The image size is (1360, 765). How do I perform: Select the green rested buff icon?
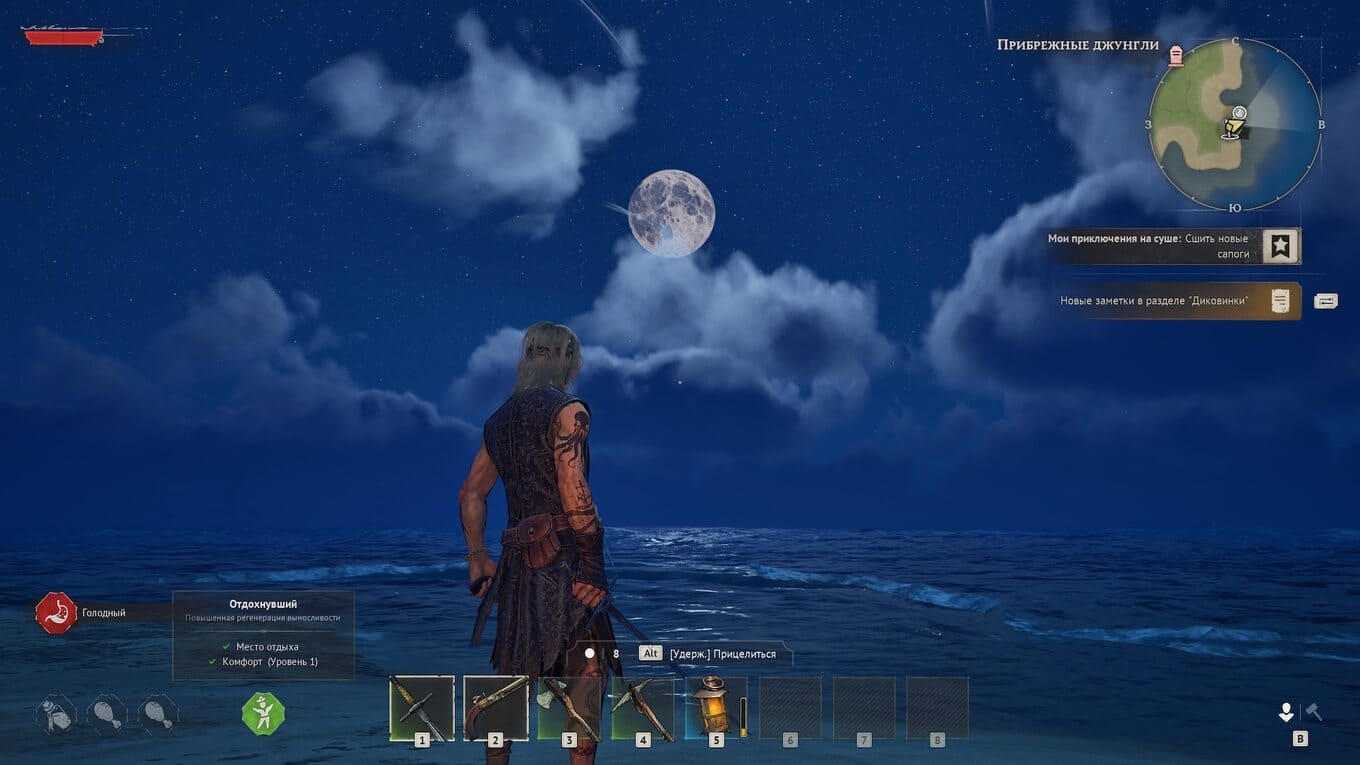[x=263, y=714]
